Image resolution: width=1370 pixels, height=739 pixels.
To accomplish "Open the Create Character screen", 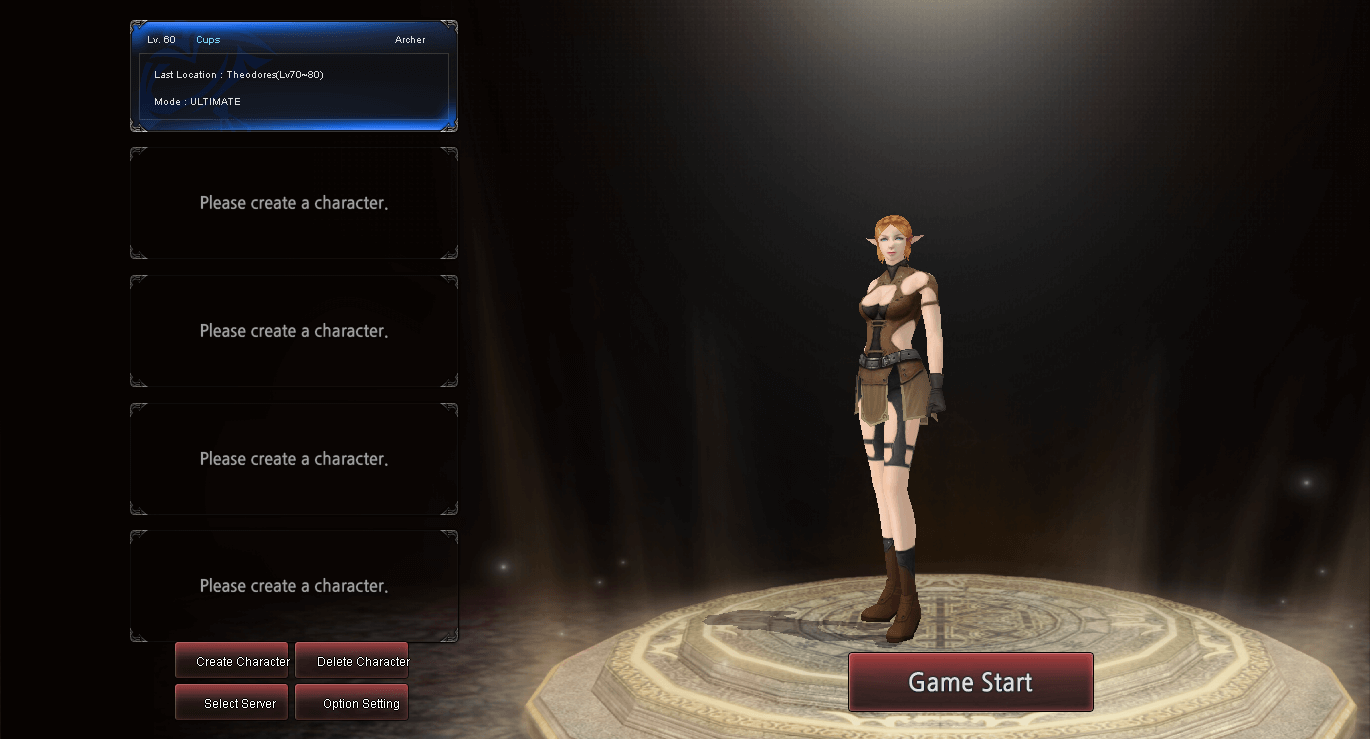I will click(x=232, y=661).
